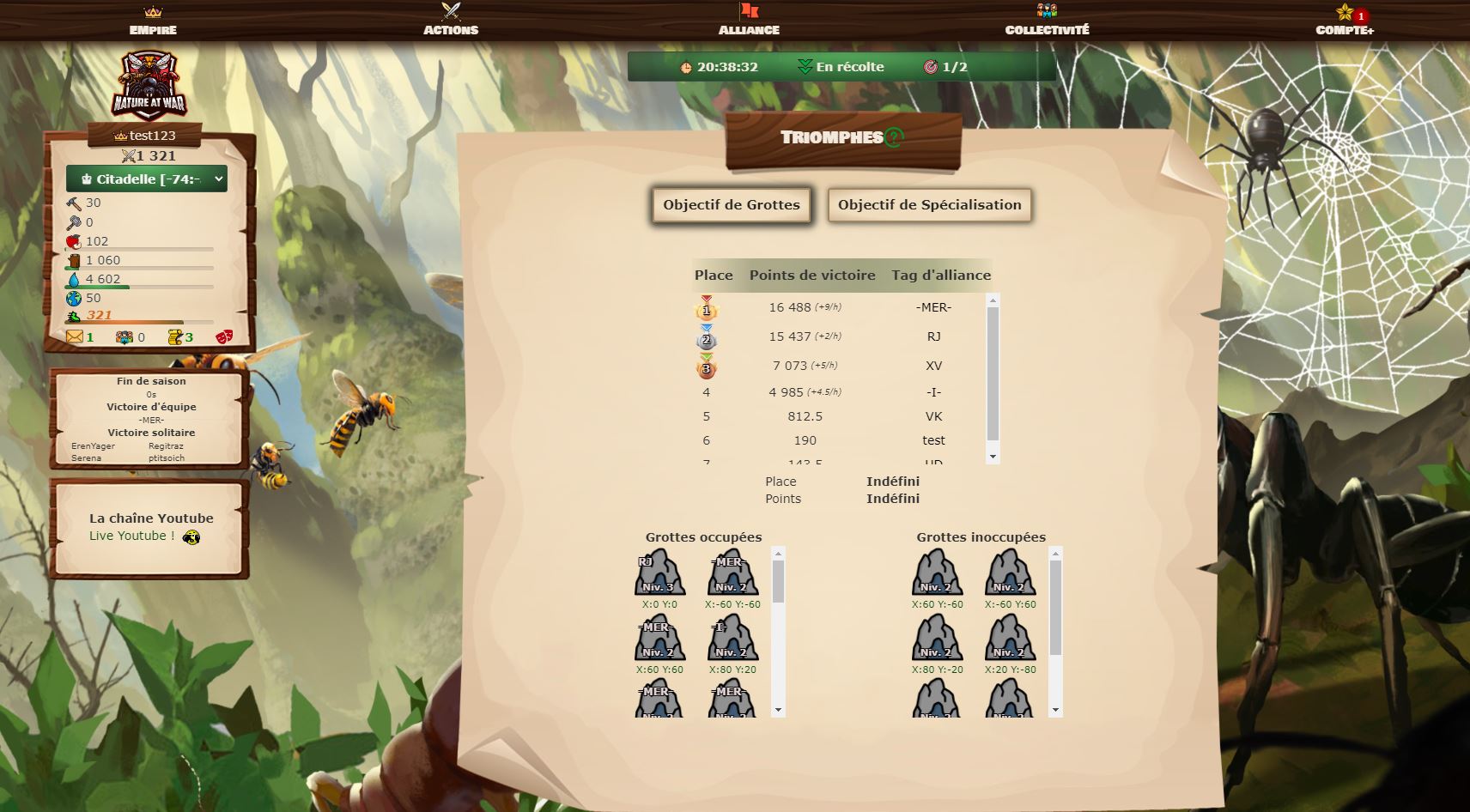
Task: Open the Collectivité menu
Action: (1047, 21)
